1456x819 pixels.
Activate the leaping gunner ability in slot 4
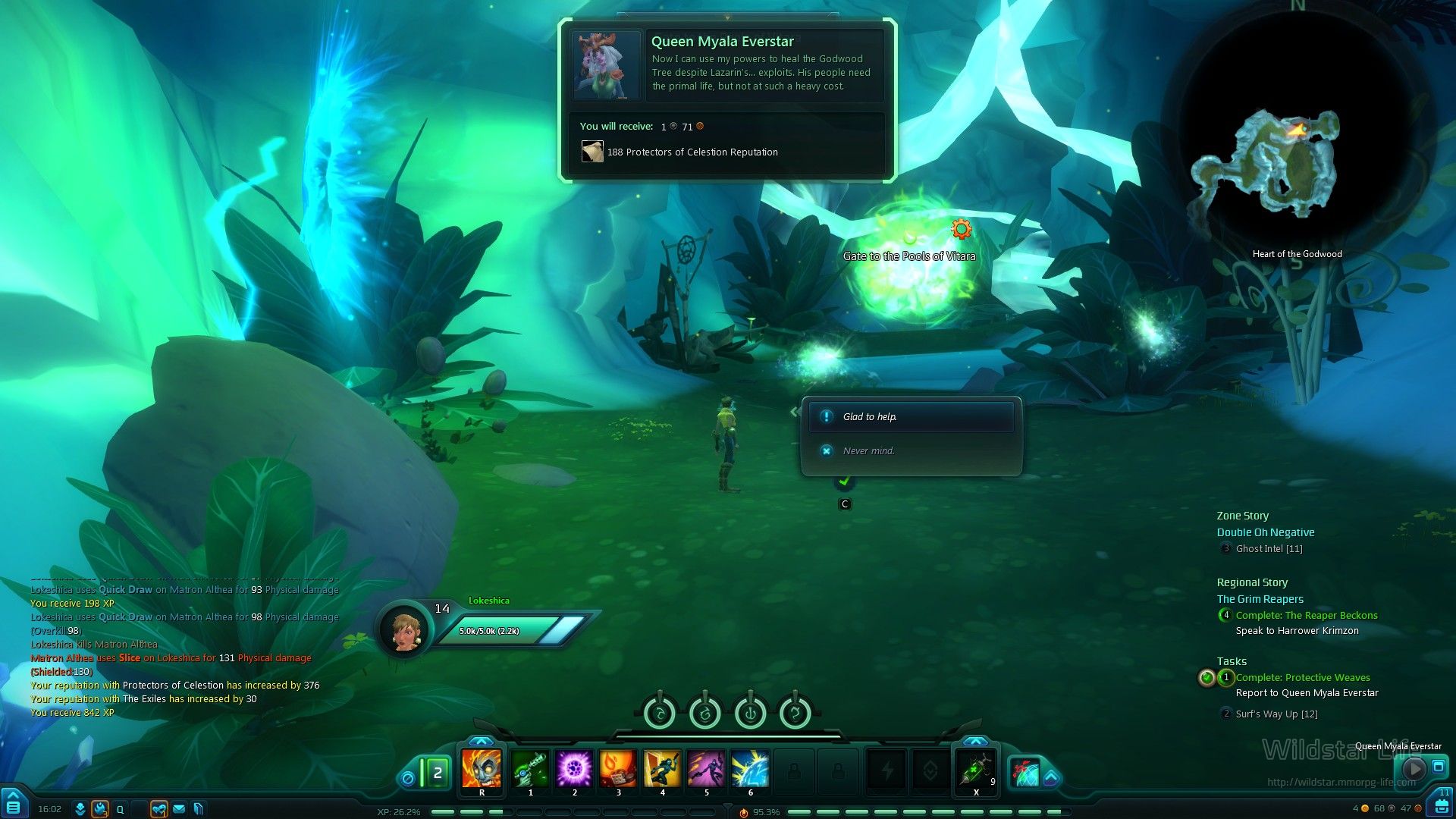click(x=662, y=768)
